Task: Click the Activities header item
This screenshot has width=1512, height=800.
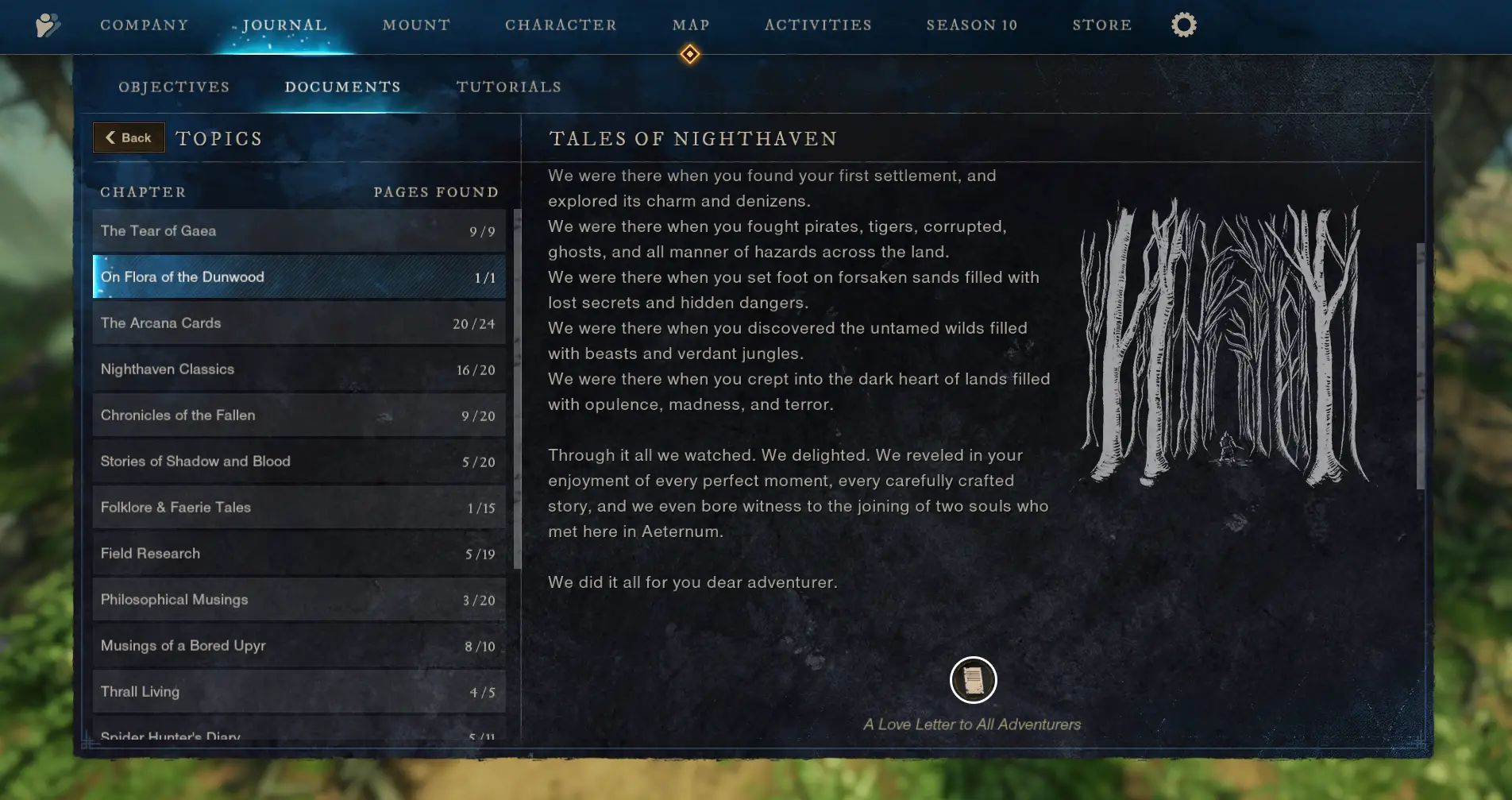Action: 817,25
